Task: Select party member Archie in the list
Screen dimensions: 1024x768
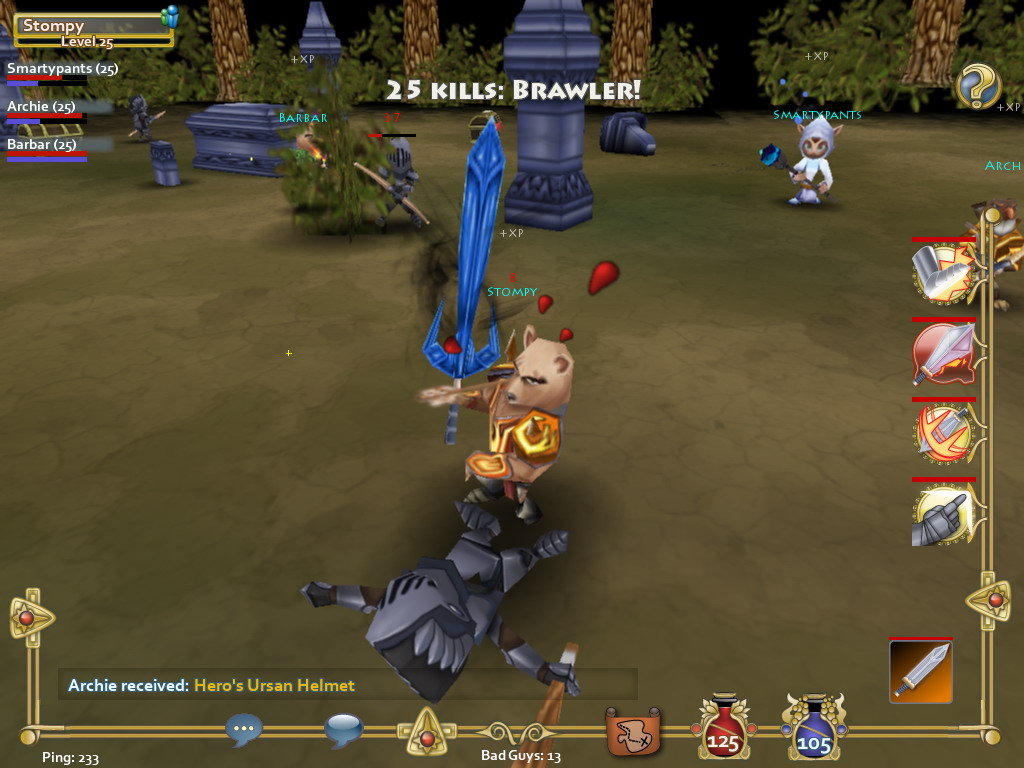Action: pyautogui.click(x=41, y=107)
